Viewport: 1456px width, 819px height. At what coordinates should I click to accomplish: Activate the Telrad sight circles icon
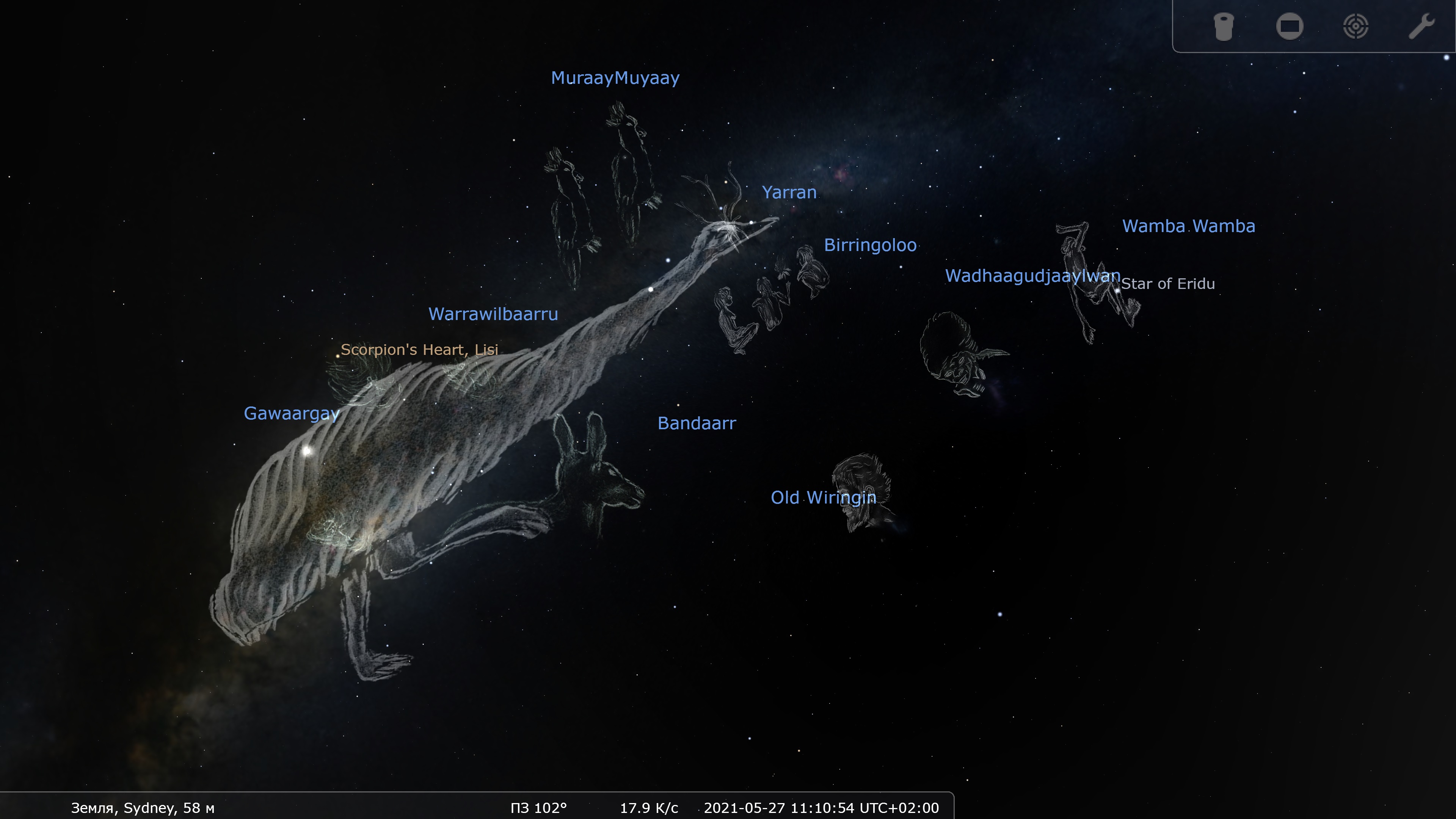coord(1356,27)
